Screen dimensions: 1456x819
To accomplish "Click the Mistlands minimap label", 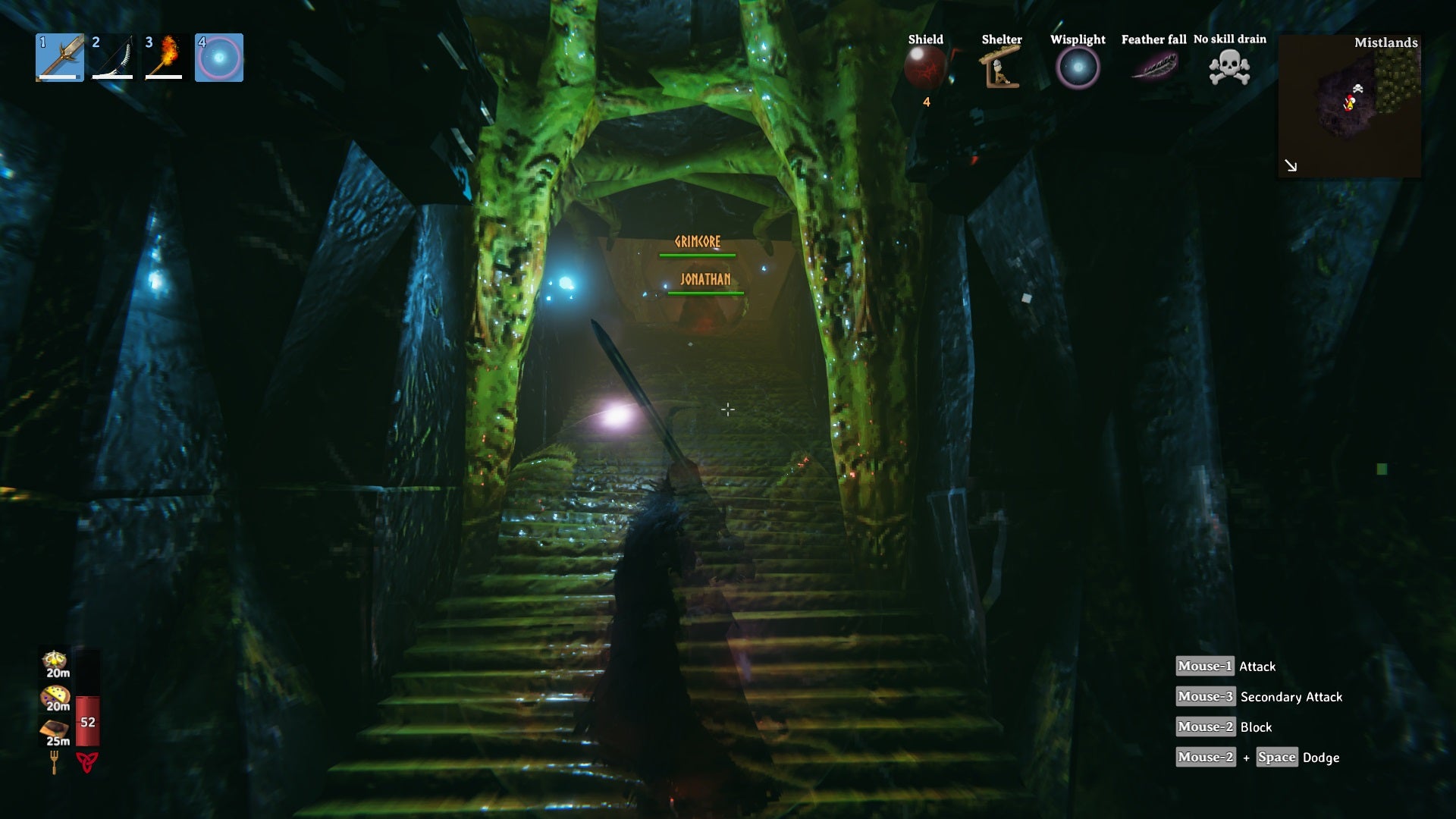I will click(x=1386, y=44).
